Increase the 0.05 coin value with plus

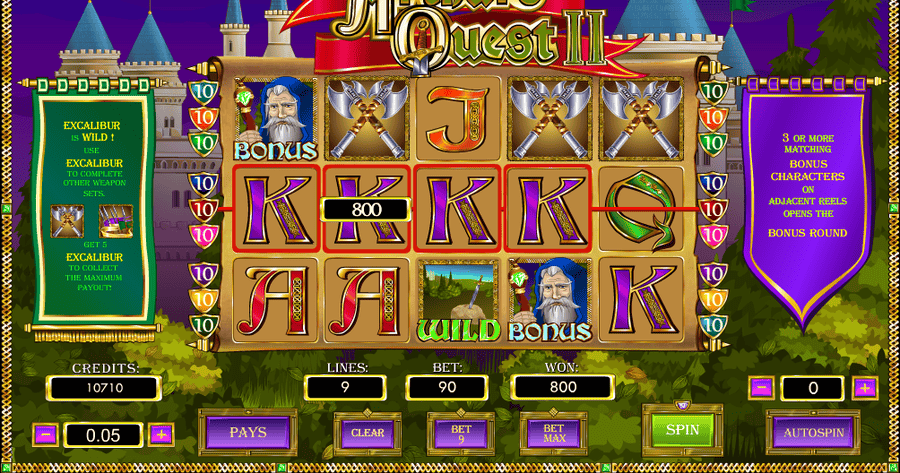pos(160,435)
